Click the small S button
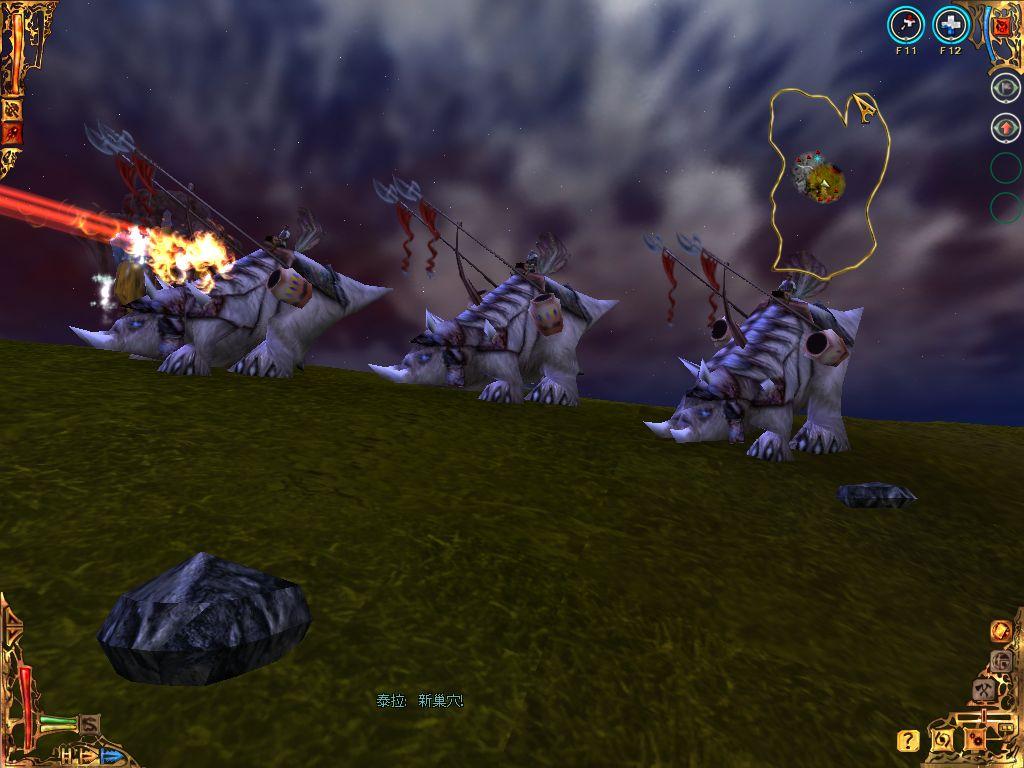Screen dimensions: 1024x768 pyautogui.click(x=90, y=723)
